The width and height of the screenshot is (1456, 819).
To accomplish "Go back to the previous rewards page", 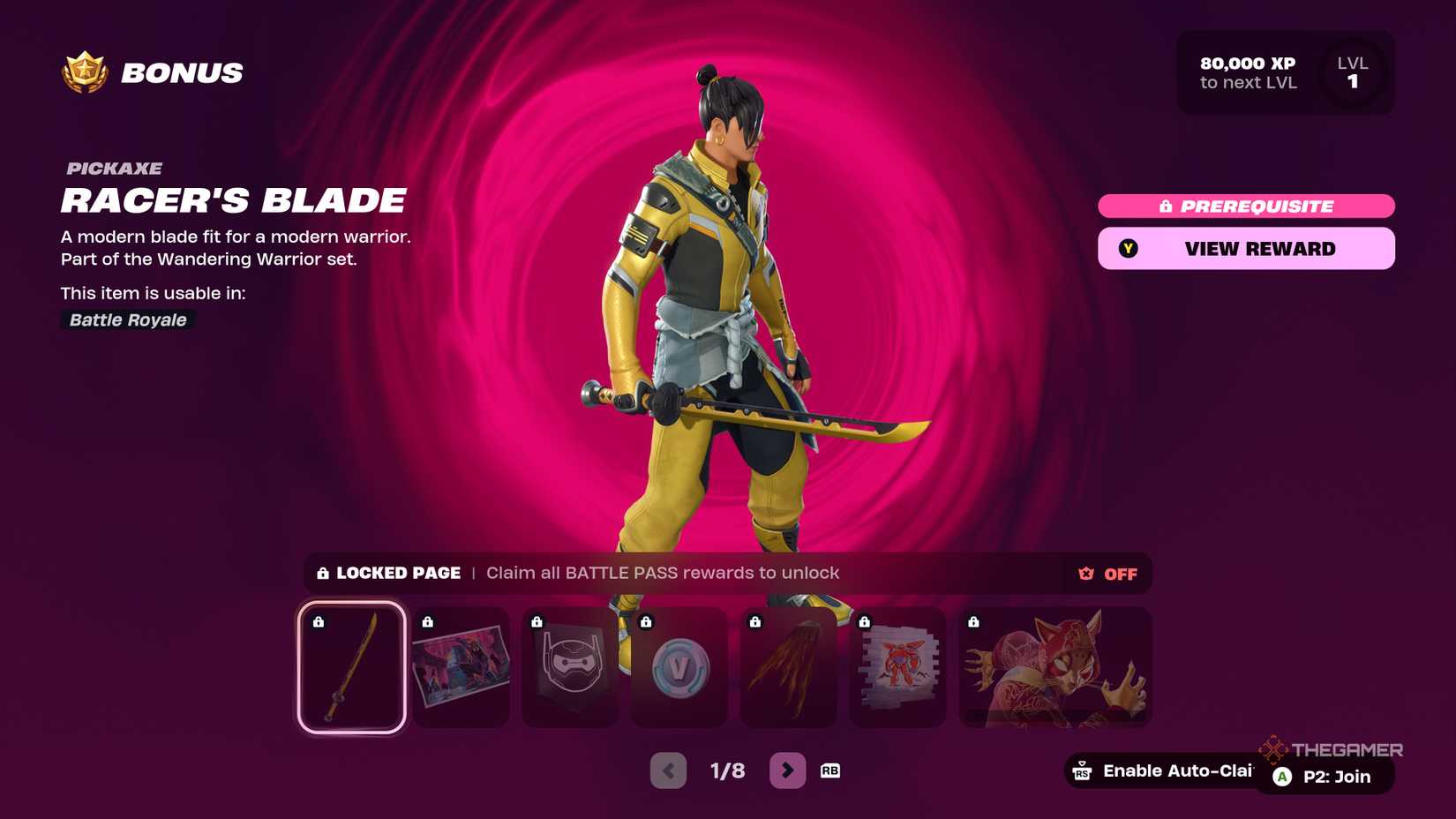I will pos(668,770).
